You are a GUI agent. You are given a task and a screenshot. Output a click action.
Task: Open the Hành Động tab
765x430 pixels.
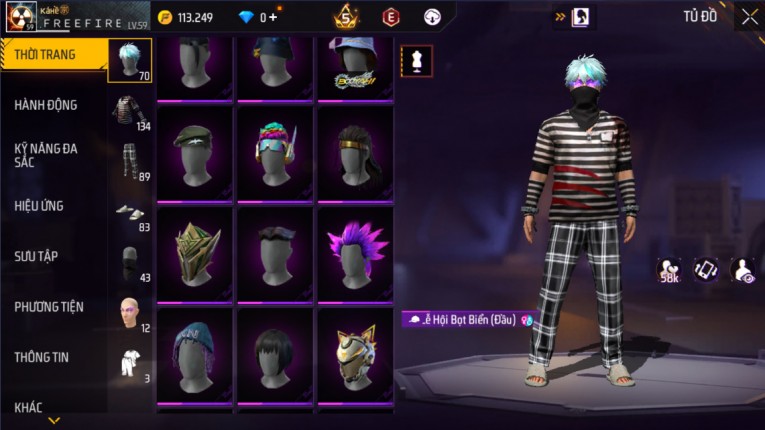(45, 105)
